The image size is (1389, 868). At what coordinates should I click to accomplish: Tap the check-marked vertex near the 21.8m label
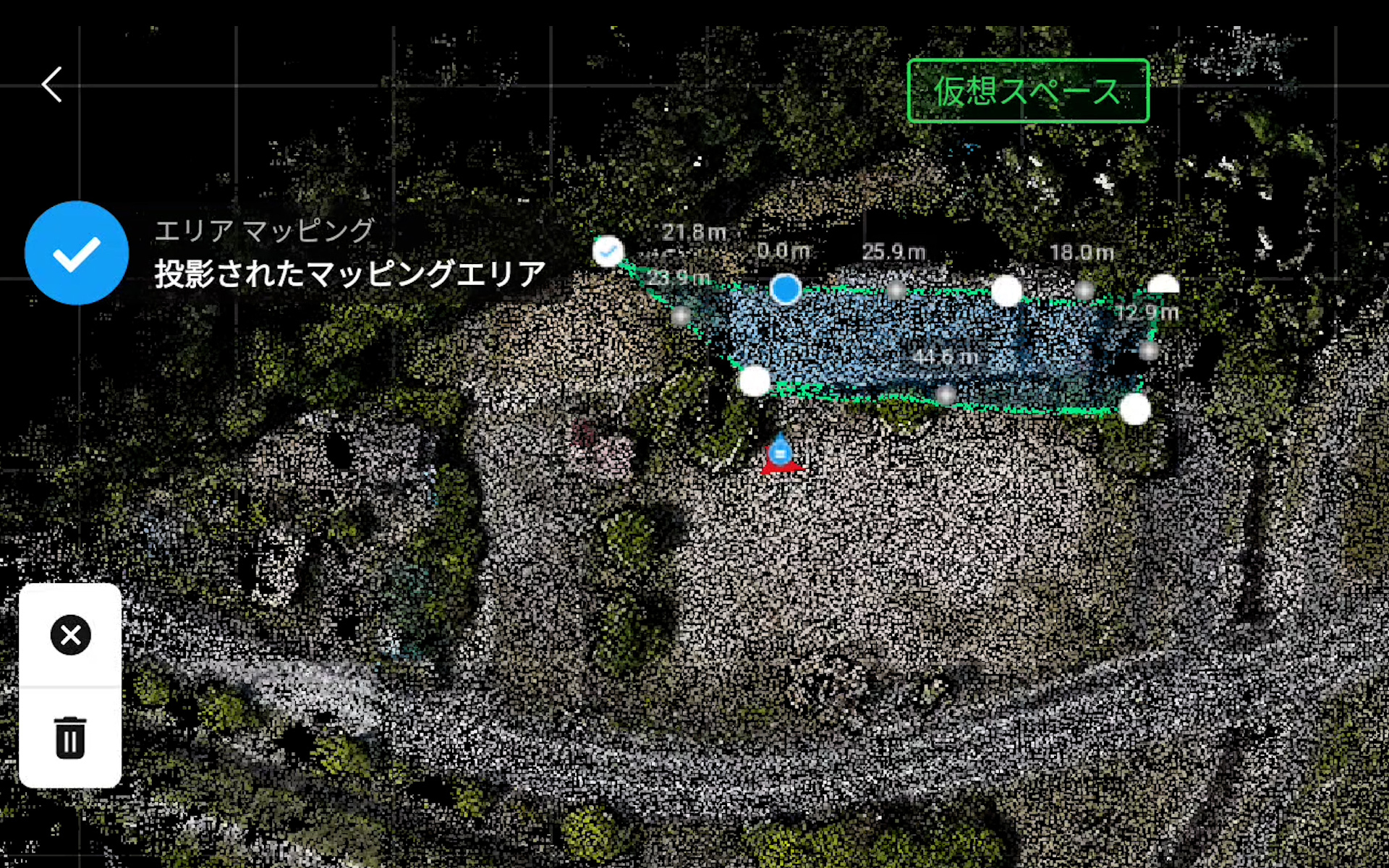click(608, 251)
